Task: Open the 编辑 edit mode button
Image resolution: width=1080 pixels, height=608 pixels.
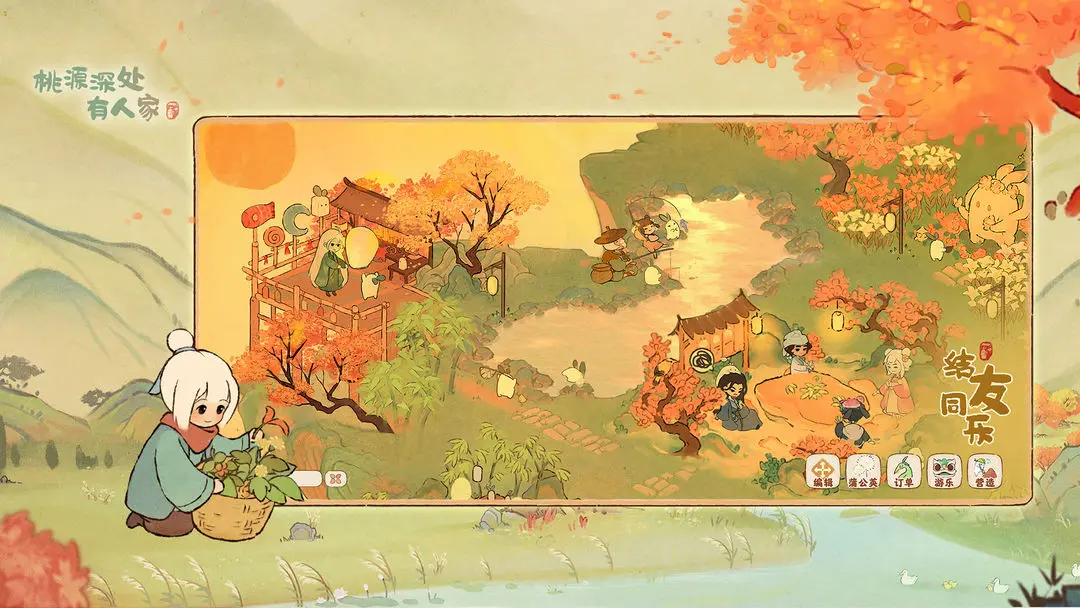Action: coord(823,472)
